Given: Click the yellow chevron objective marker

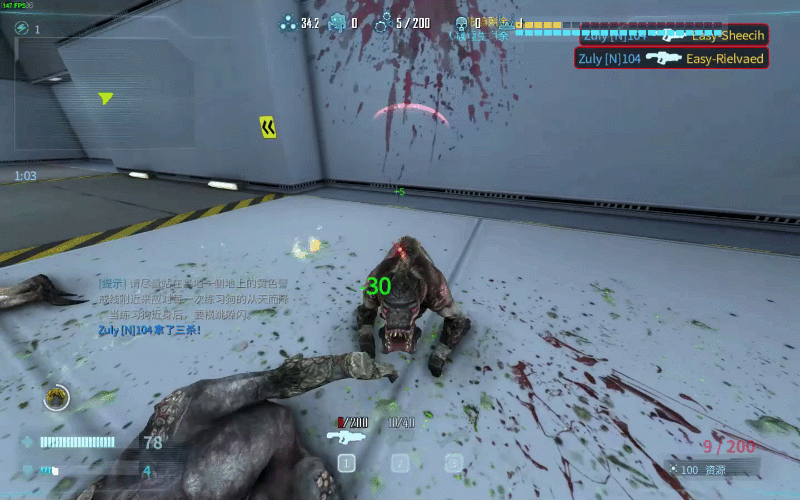Looking at the screenshot, I should 268,127.
